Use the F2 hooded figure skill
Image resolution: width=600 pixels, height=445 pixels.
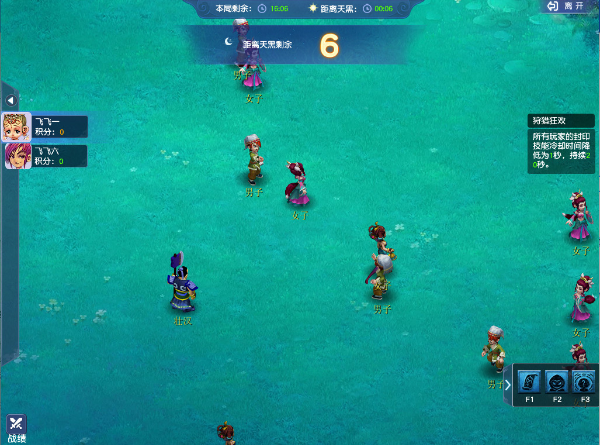[x=557, y=381]
